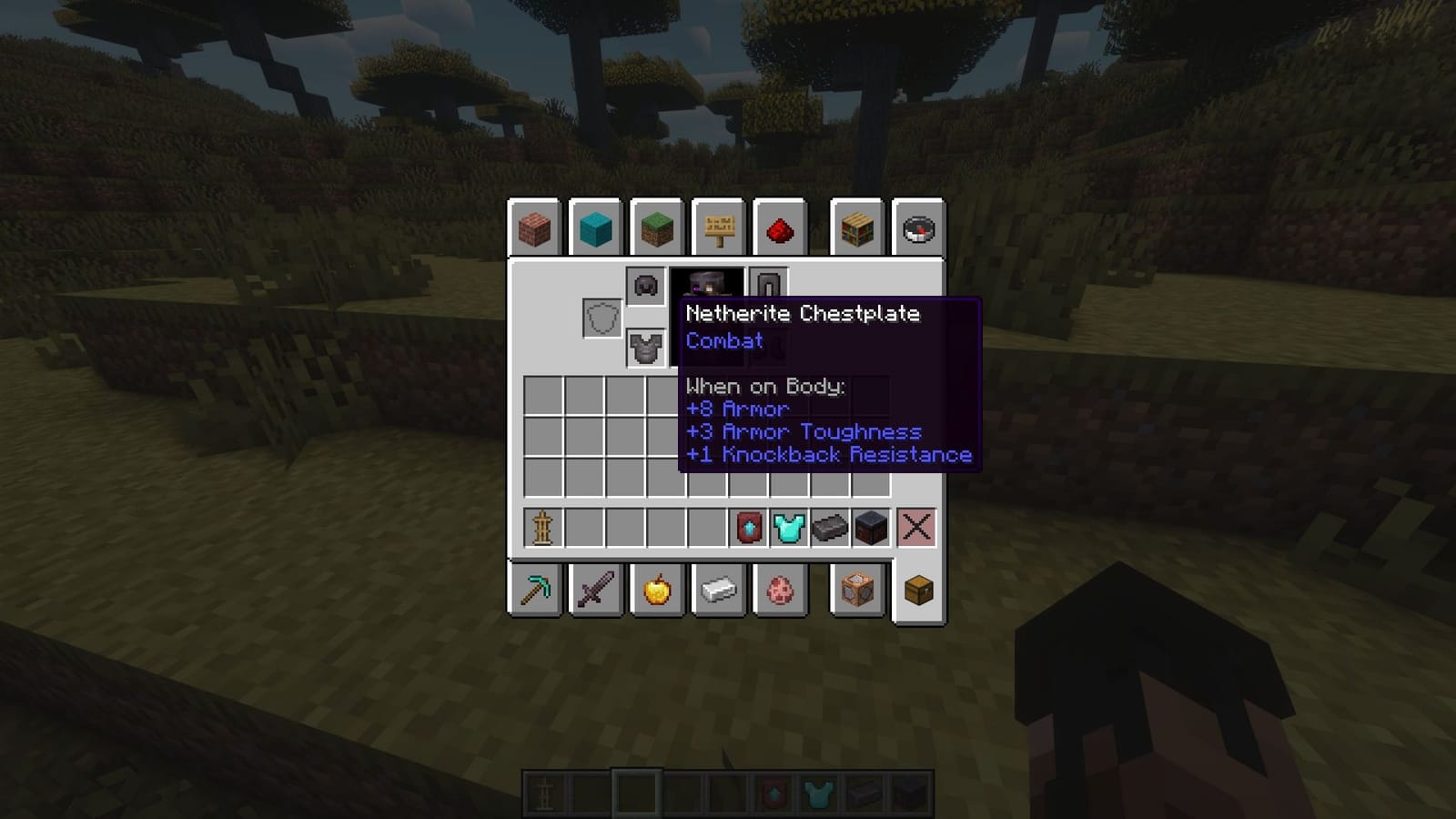Switch to the Food & Drinks golden apple tab
This screenshot has width=1456, height=819.
pos(657,591)
